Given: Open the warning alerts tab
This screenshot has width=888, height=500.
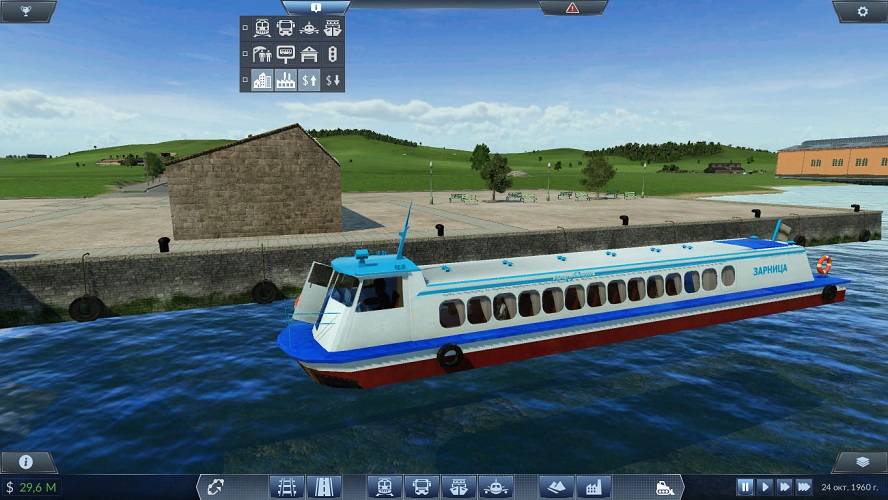Looking at the screenshot, I should tap(572, 7).
